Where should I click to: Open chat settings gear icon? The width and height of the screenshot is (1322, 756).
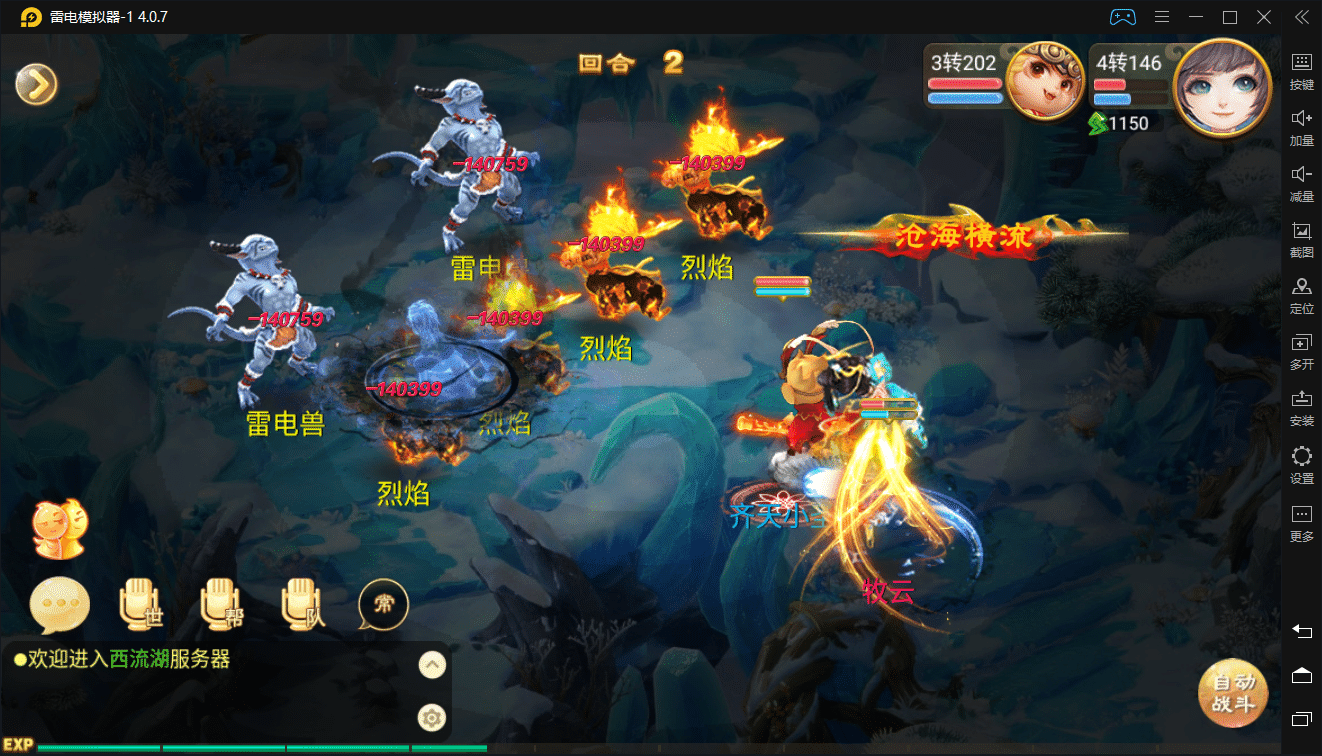(431, 717)
